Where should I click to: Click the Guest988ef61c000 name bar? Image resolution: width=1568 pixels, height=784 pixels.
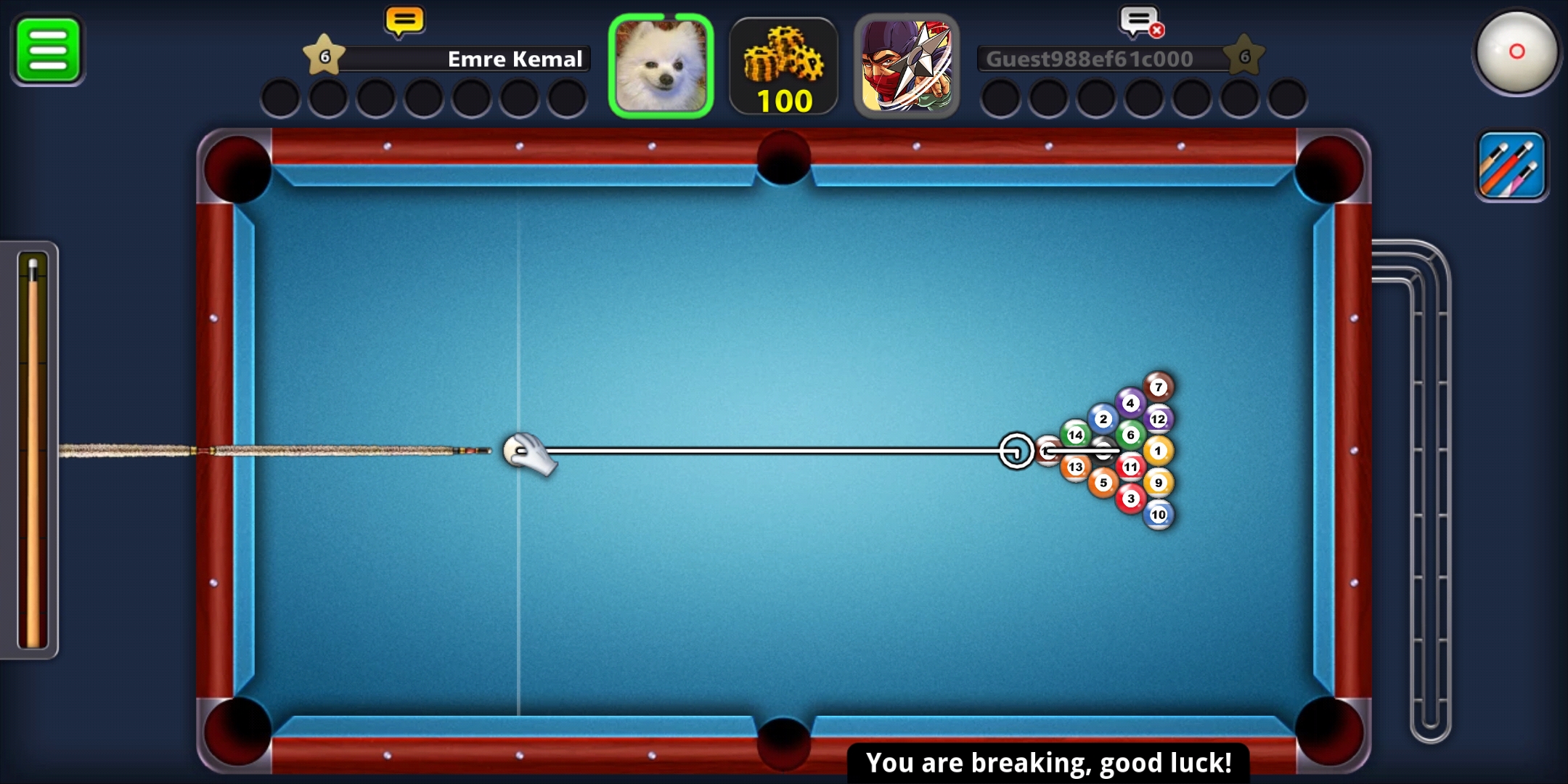[x=1103, y=59]
